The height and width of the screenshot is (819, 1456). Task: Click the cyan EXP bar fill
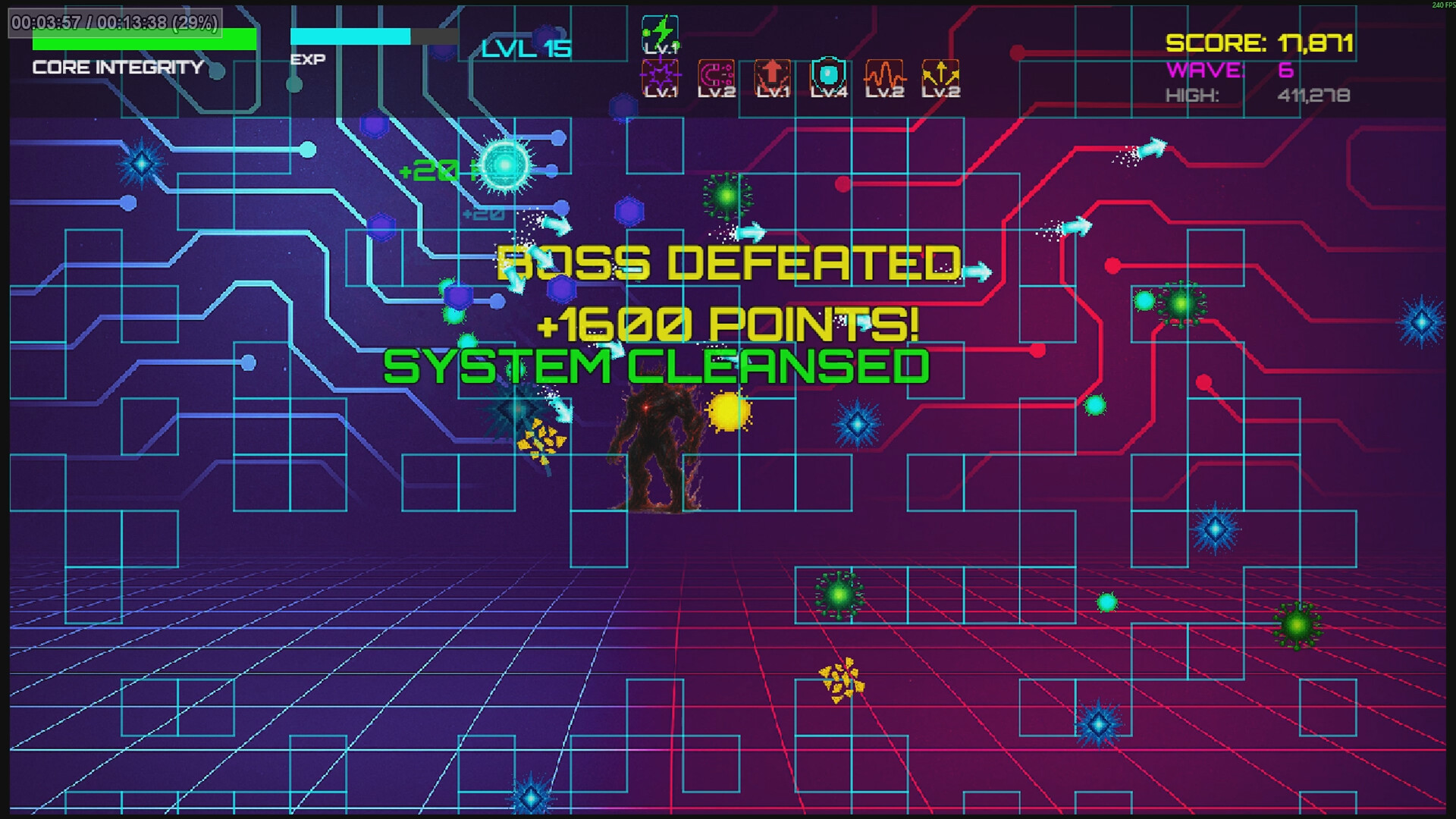pyautogui.click(x=349, y=35)
